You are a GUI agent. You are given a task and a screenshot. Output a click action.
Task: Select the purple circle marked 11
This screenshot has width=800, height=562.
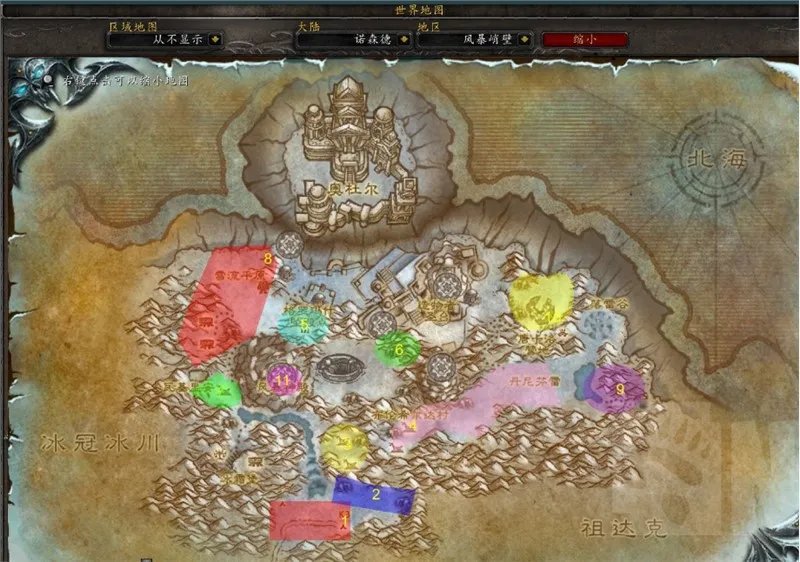284,380
